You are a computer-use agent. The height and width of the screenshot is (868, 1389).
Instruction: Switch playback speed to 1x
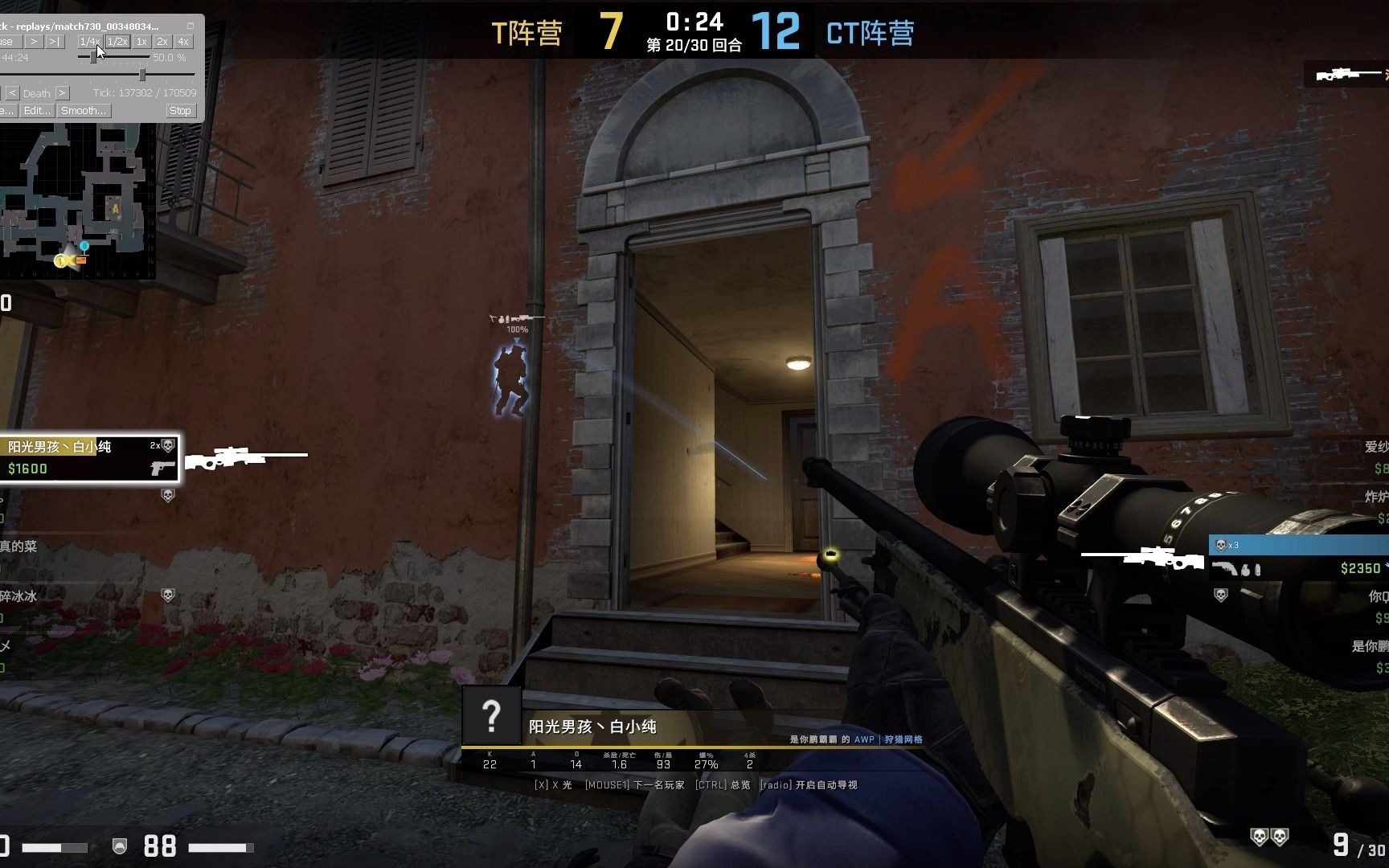click(143, 42)
